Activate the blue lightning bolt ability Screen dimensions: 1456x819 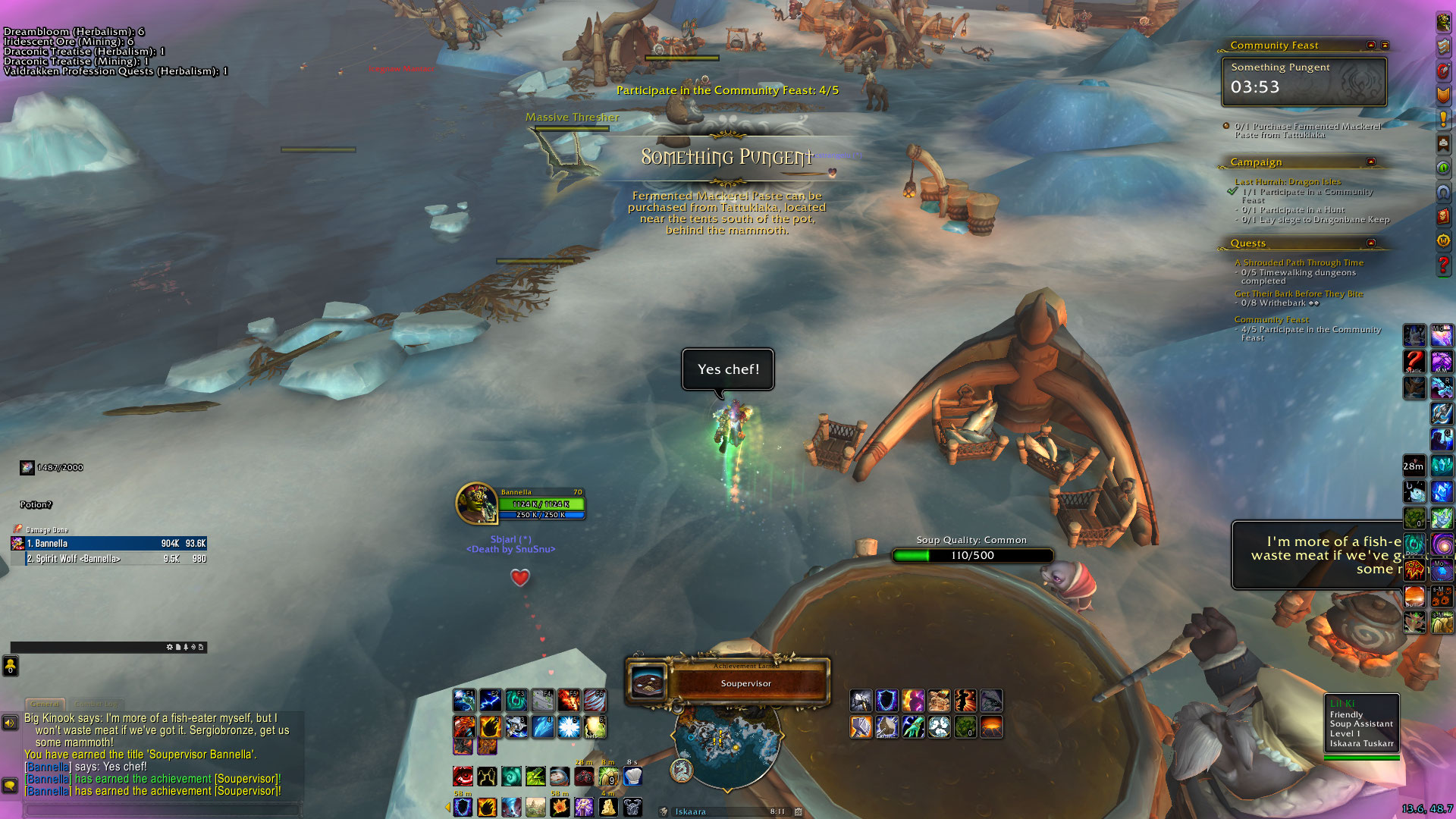pyautogui.click(x=490, y=699)
